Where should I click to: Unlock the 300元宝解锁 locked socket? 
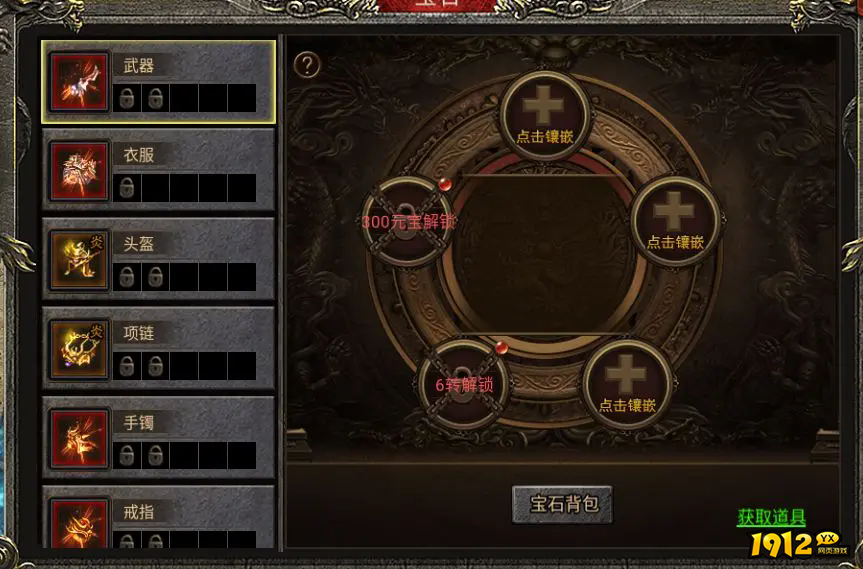click(x=407, y=221)
